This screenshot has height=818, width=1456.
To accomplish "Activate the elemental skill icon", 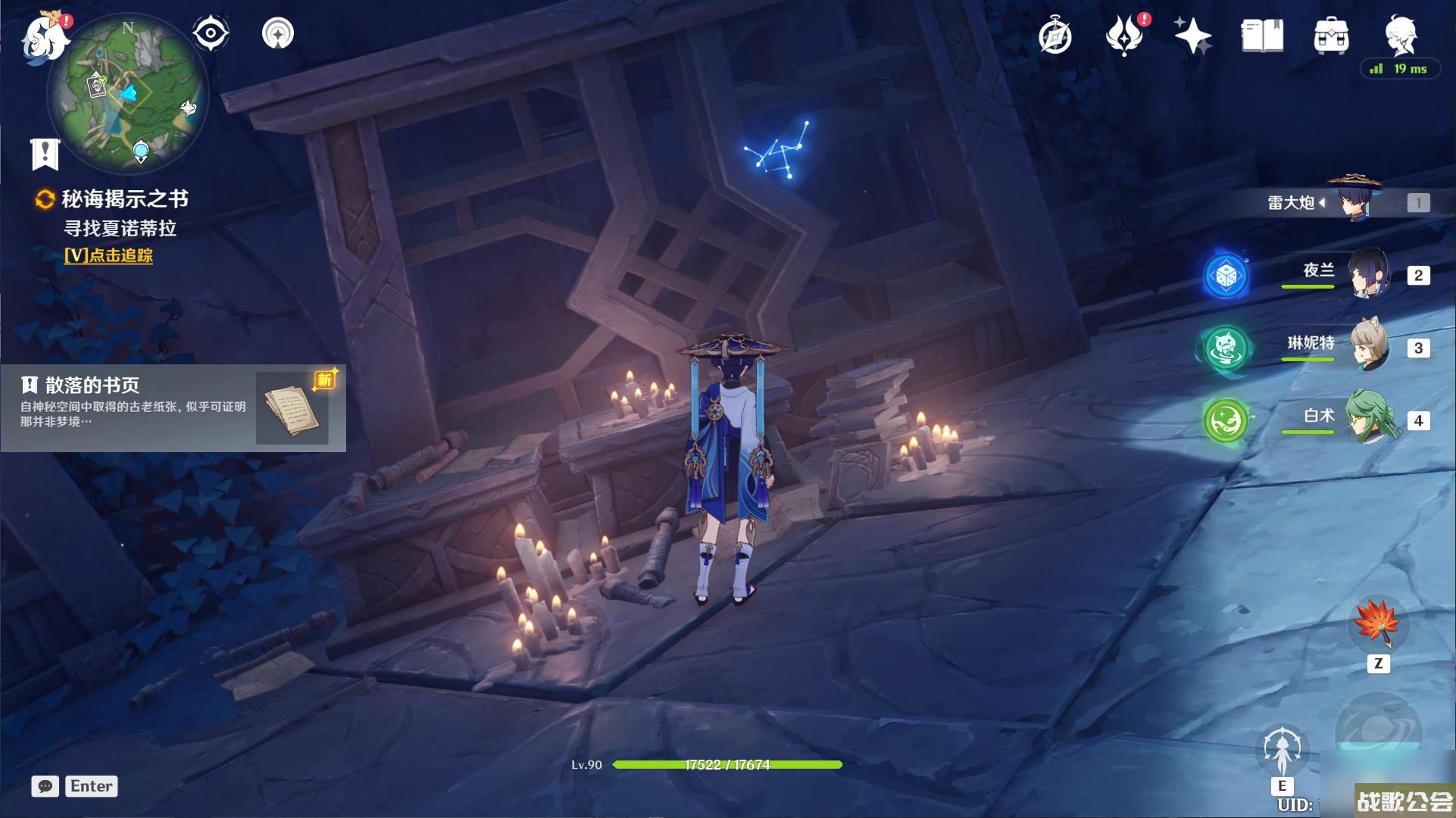I will coord(1282,750).
